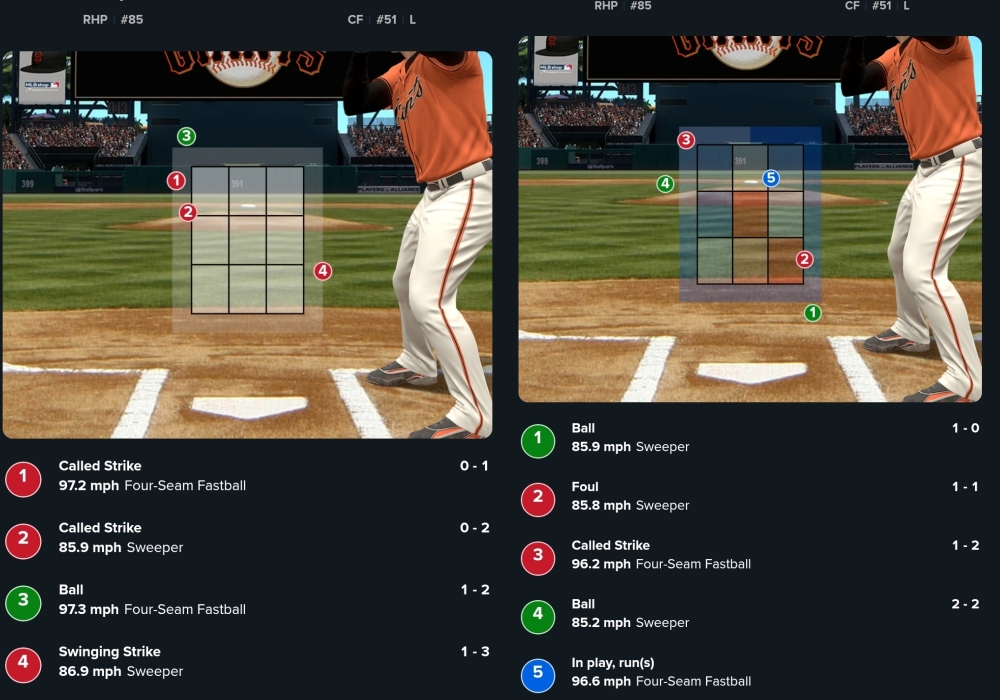
Task: Select green pitch 1 marker below the strike zone
Action: click(813, 313)
